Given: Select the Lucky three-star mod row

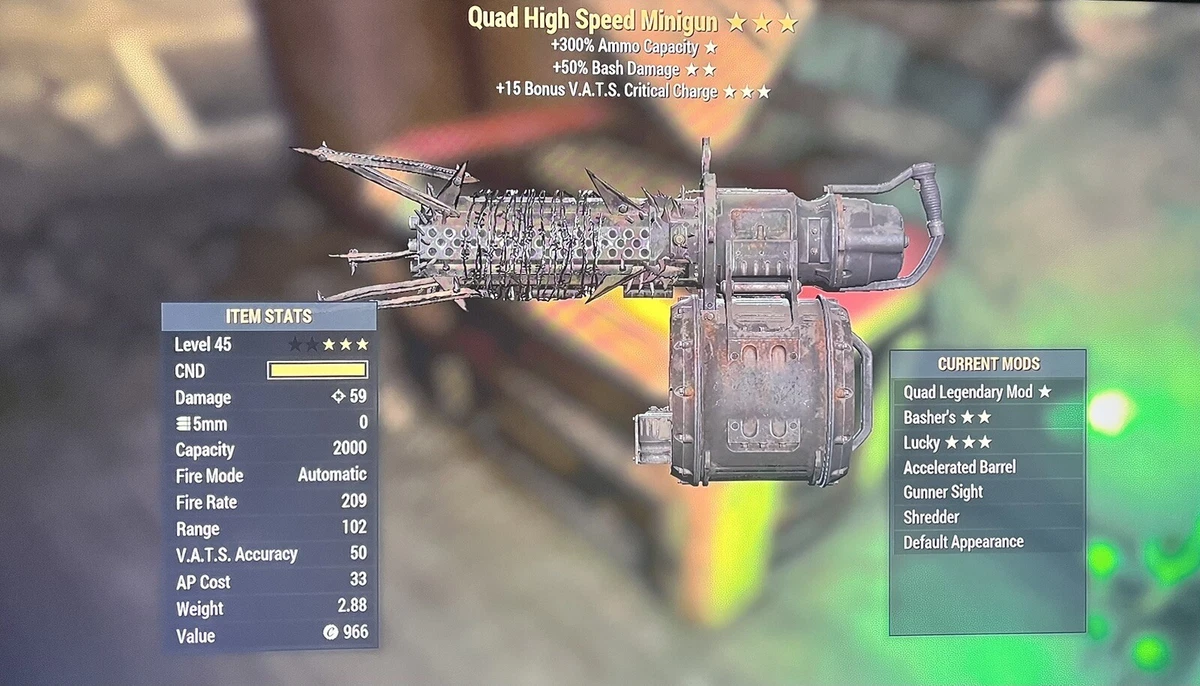Looking at the screenshot, I should [947, 442].
